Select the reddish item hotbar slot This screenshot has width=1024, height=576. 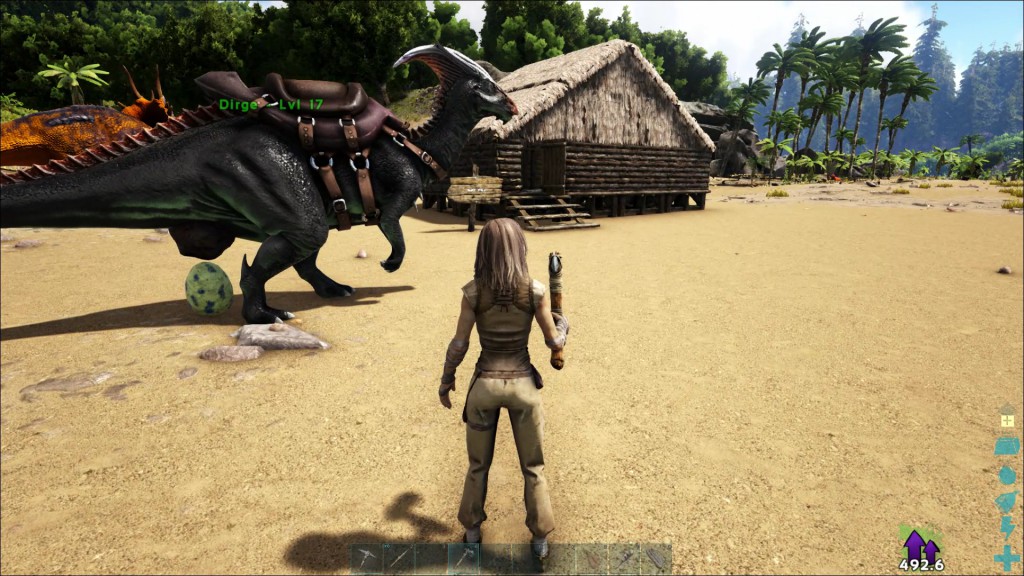coord(591,558)
